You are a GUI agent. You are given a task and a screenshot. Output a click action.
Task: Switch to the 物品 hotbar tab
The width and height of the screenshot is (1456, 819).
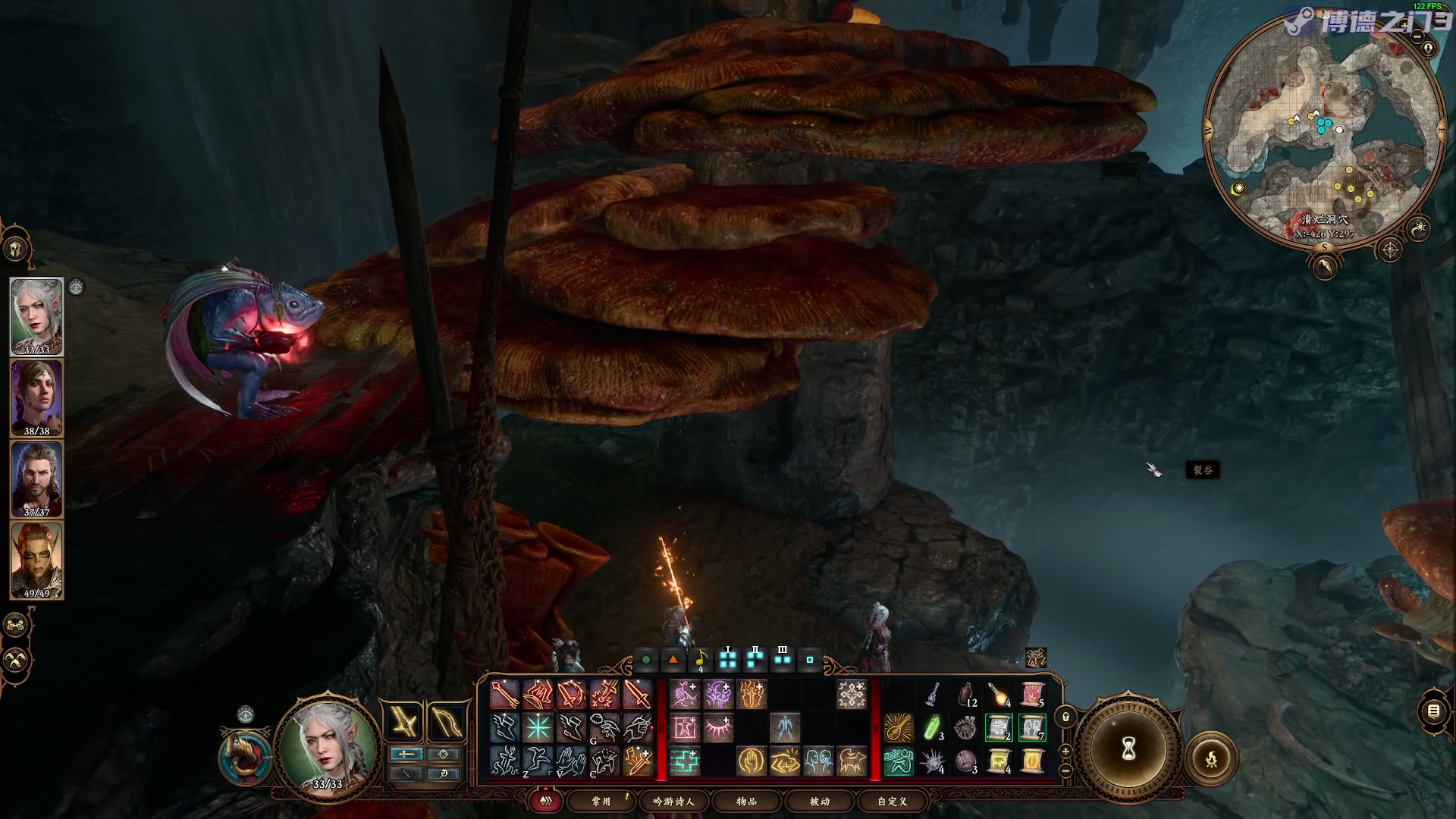[x=746, y=801]
